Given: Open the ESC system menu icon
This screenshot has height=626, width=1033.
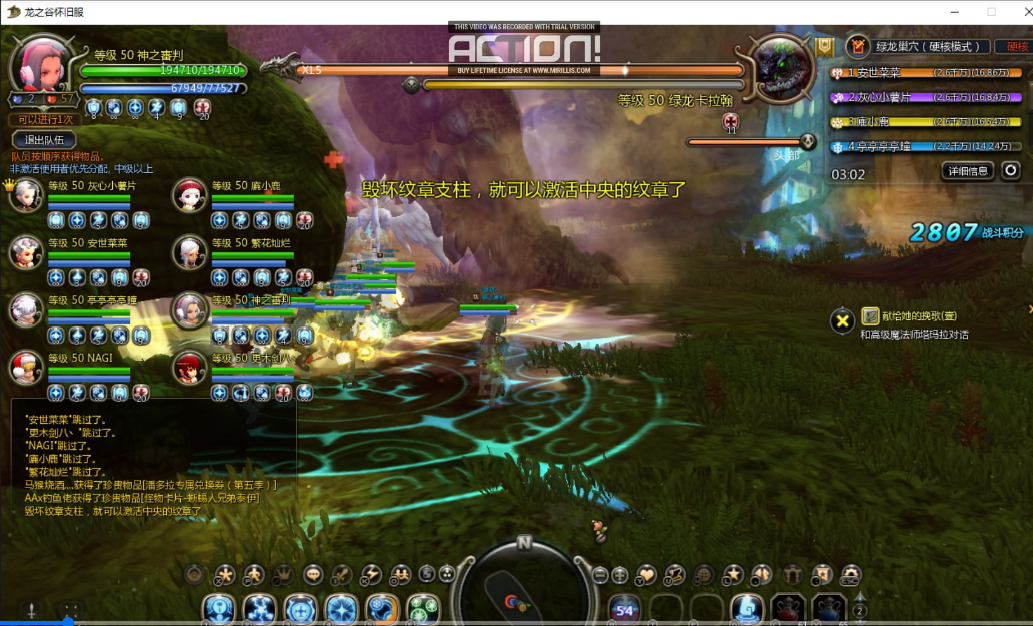Looking at the screenshot, I should (x=851, y=574).
